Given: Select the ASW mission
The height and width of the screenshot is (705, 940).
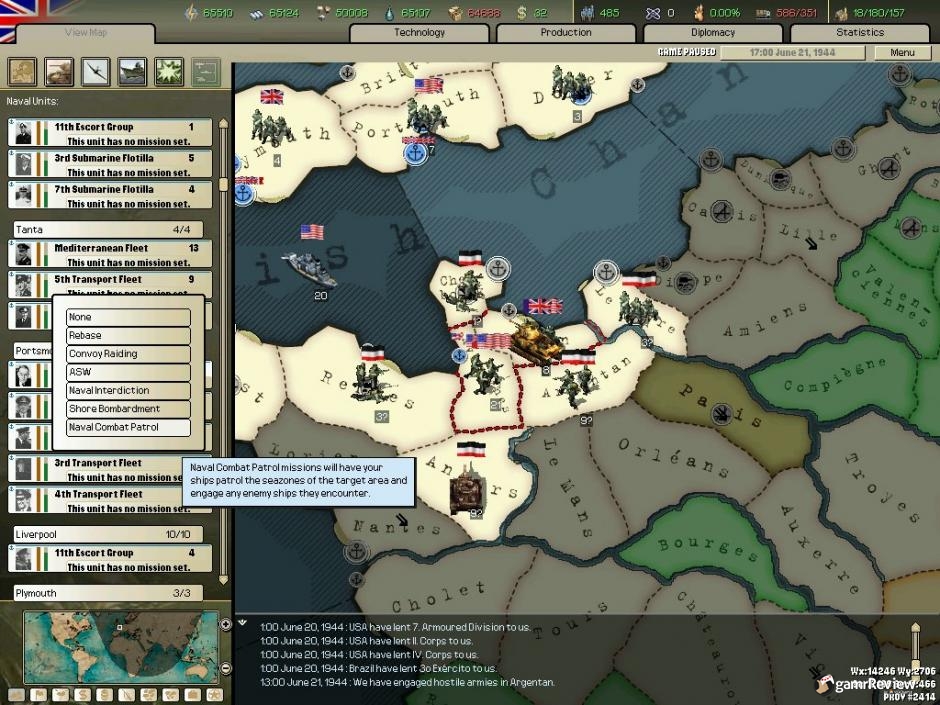Looking at the screenshot, I should (x=128, y=372).
